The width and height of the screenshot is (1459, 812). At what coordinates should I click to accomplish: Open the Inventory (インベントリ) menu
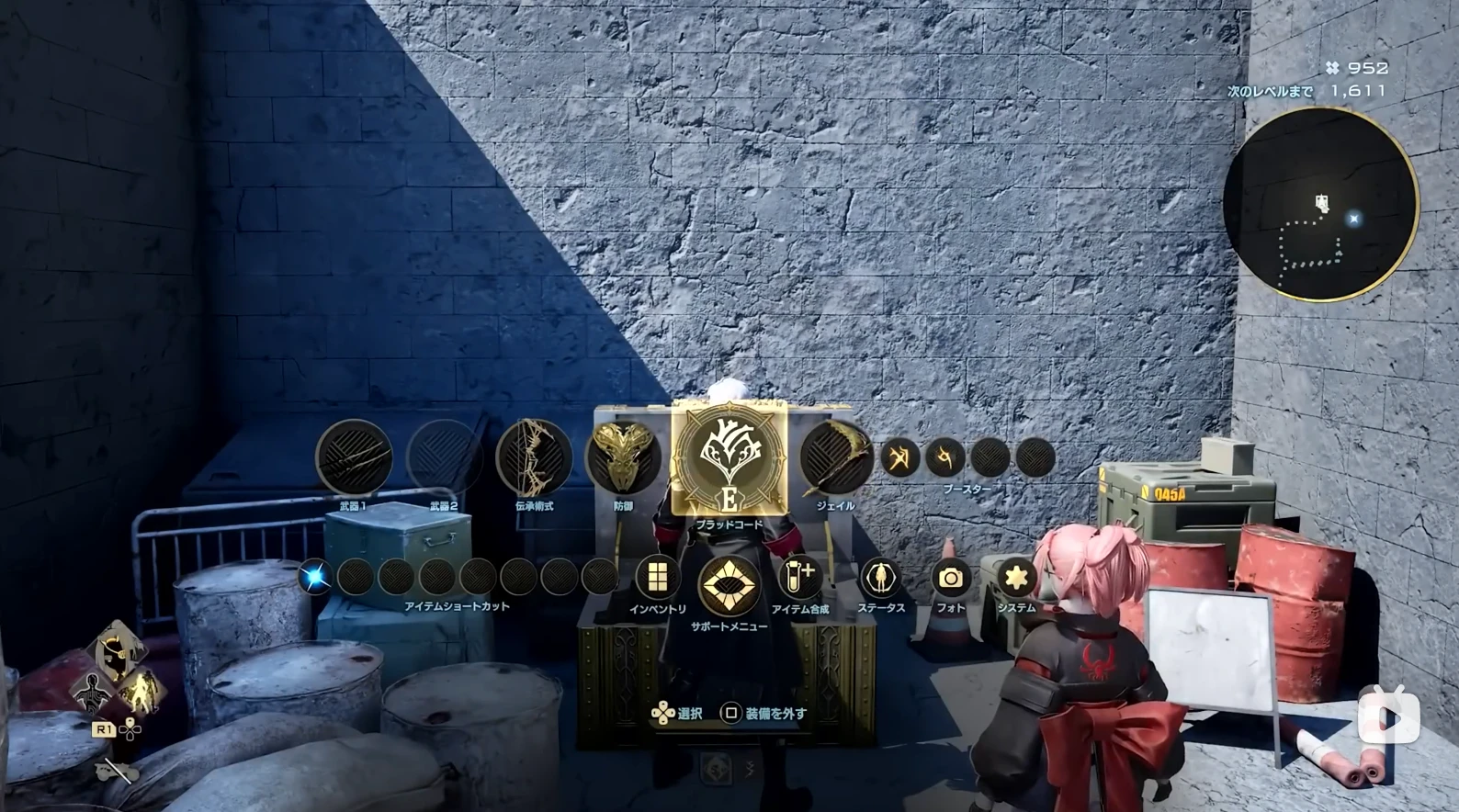click(658, 578)
